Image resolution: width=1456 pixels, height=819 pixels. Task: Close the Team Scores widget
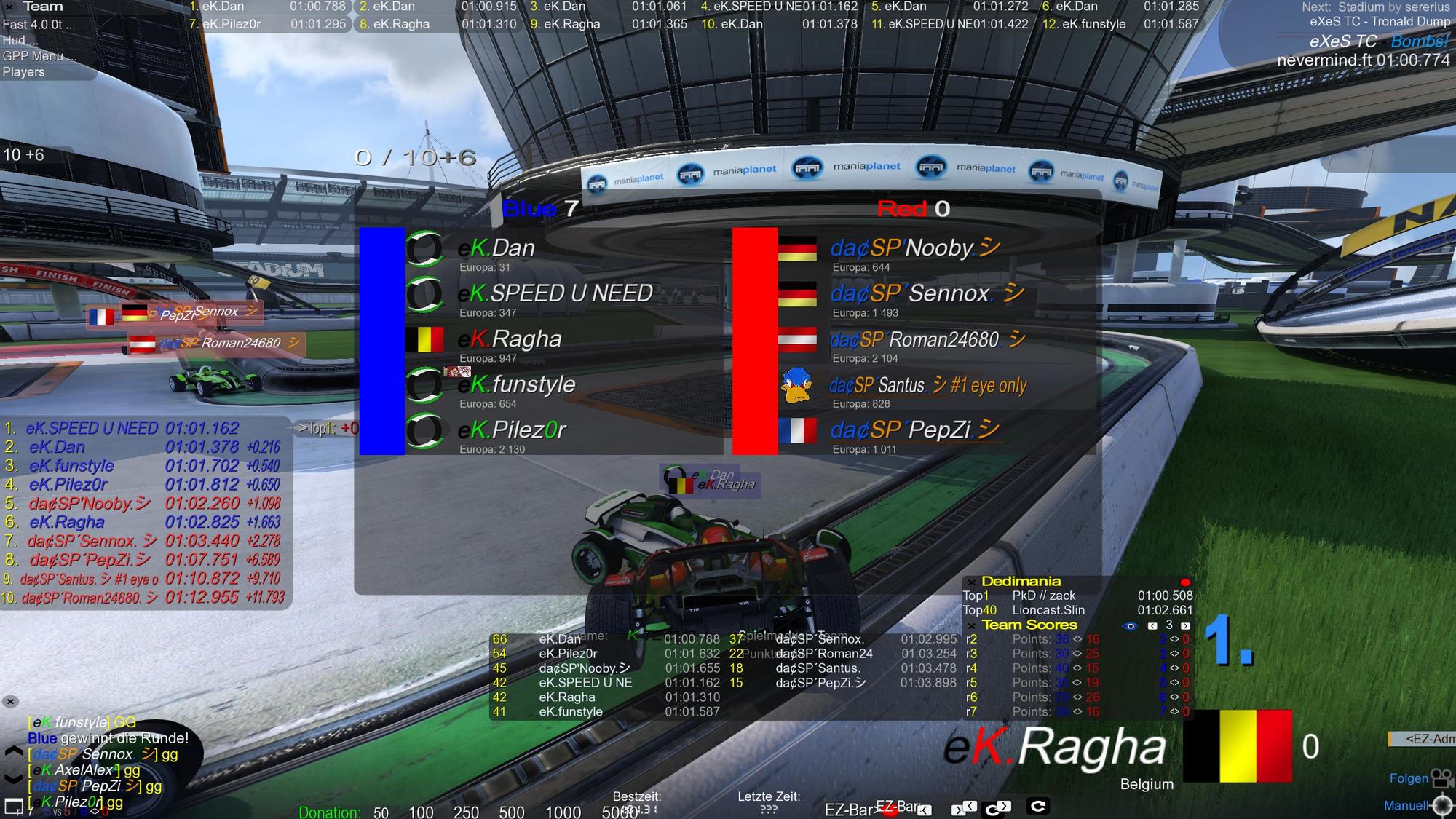[971, 625]
